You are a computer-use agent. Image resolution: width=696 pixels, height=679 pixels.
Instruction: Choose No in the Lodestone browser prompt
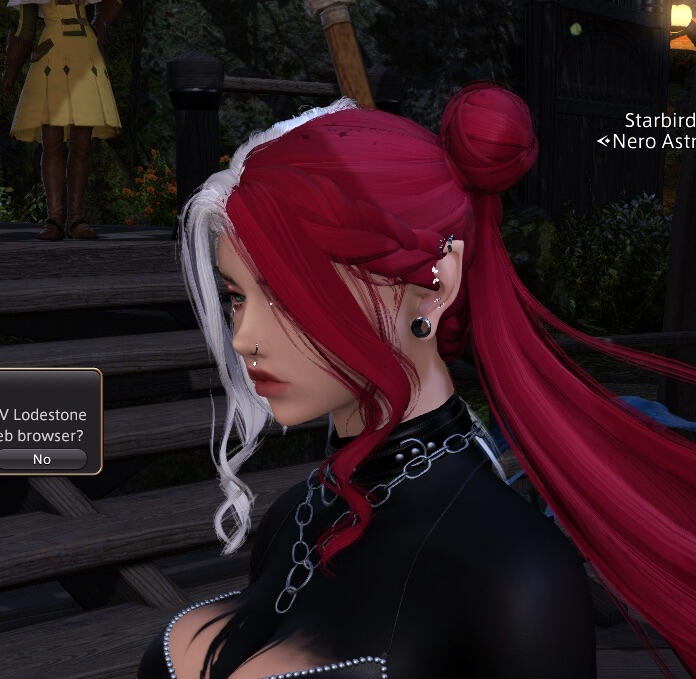[x=42, y=459]
